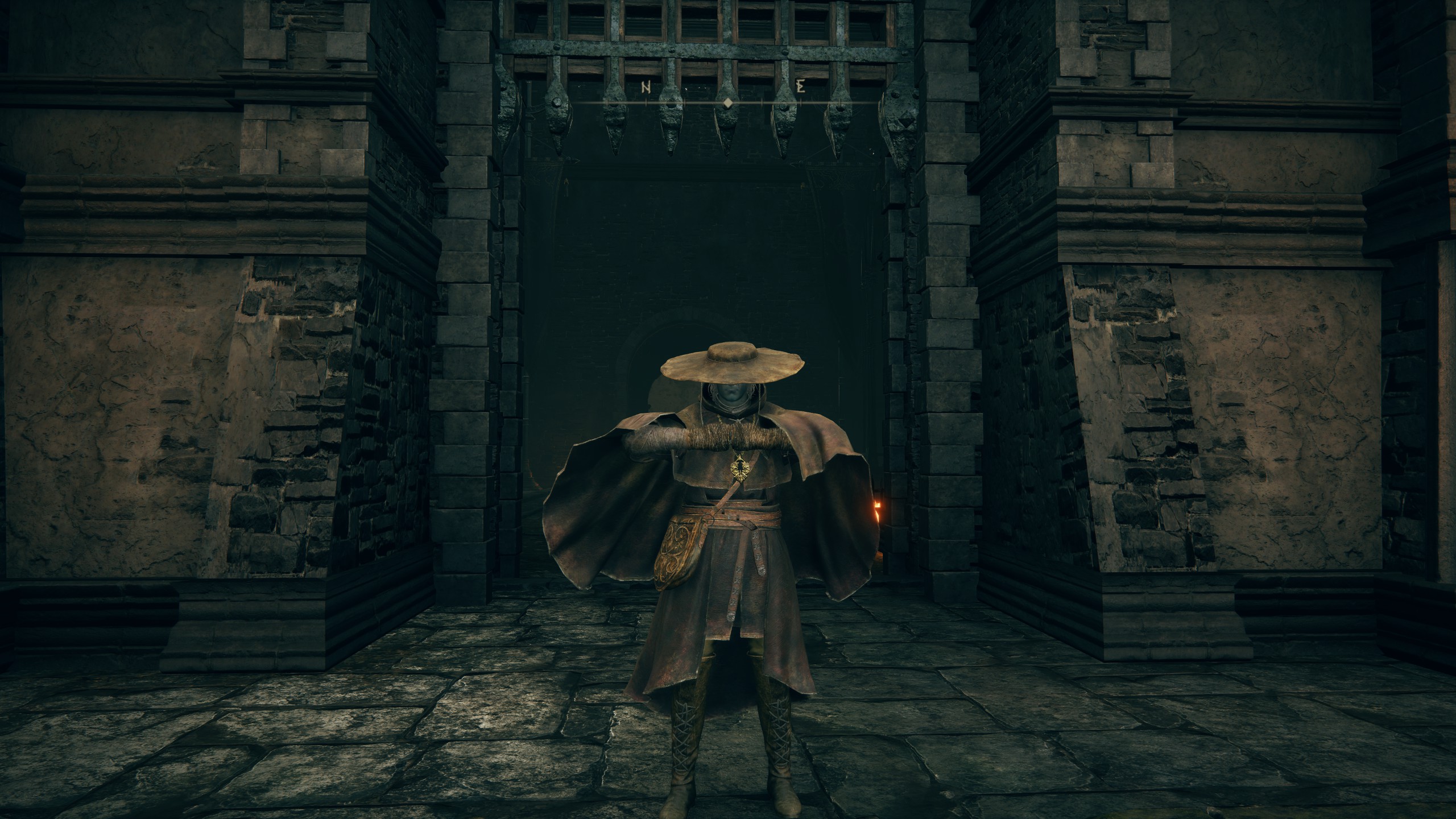Select the N rune on the compass
Viewport: 1456px width, 819px height.
pyautogui.click(x=646, y=87)
